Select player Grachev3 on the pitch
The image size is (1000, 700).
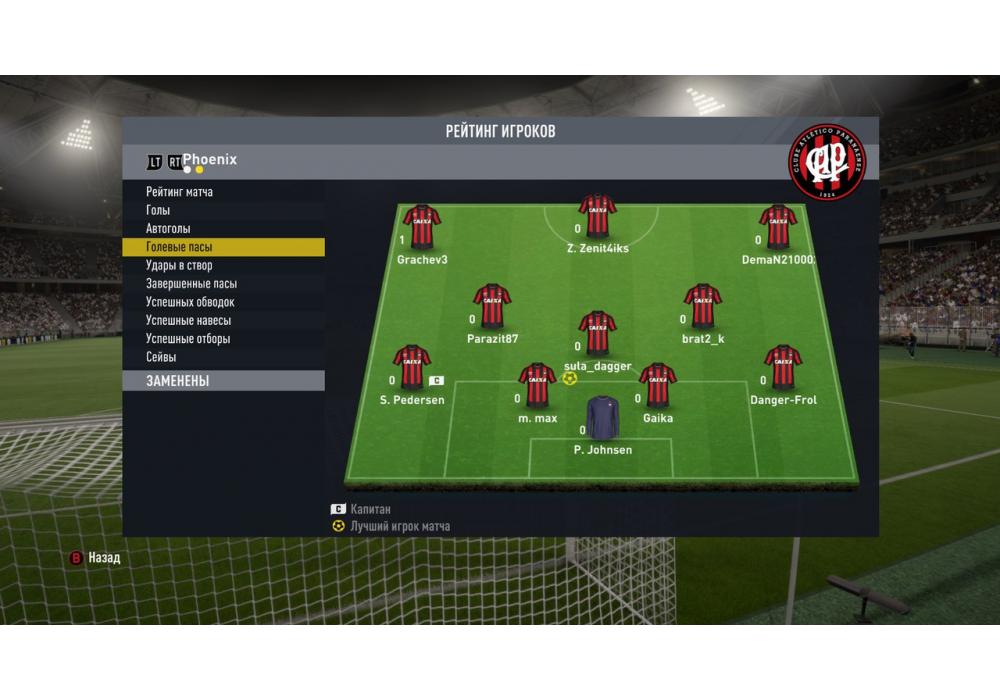coord(422,227)
